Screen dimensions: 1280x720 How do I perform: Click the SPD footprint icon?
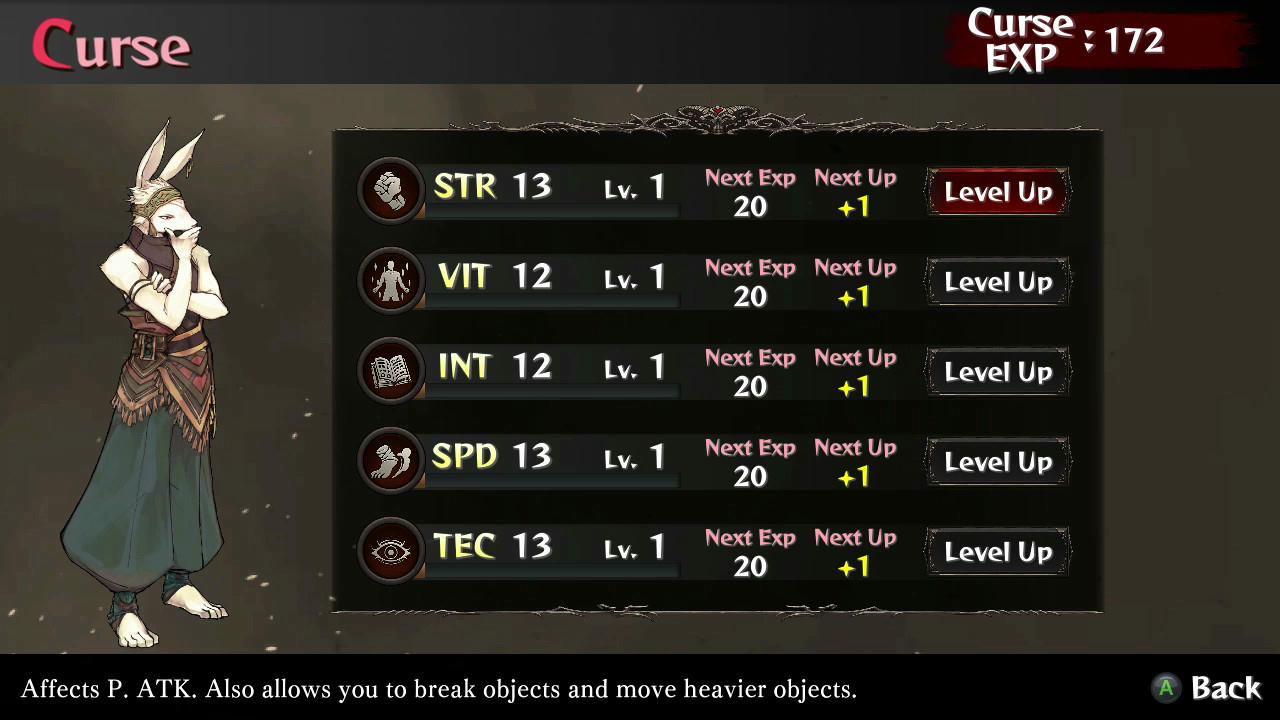click(x=390, y=456)
